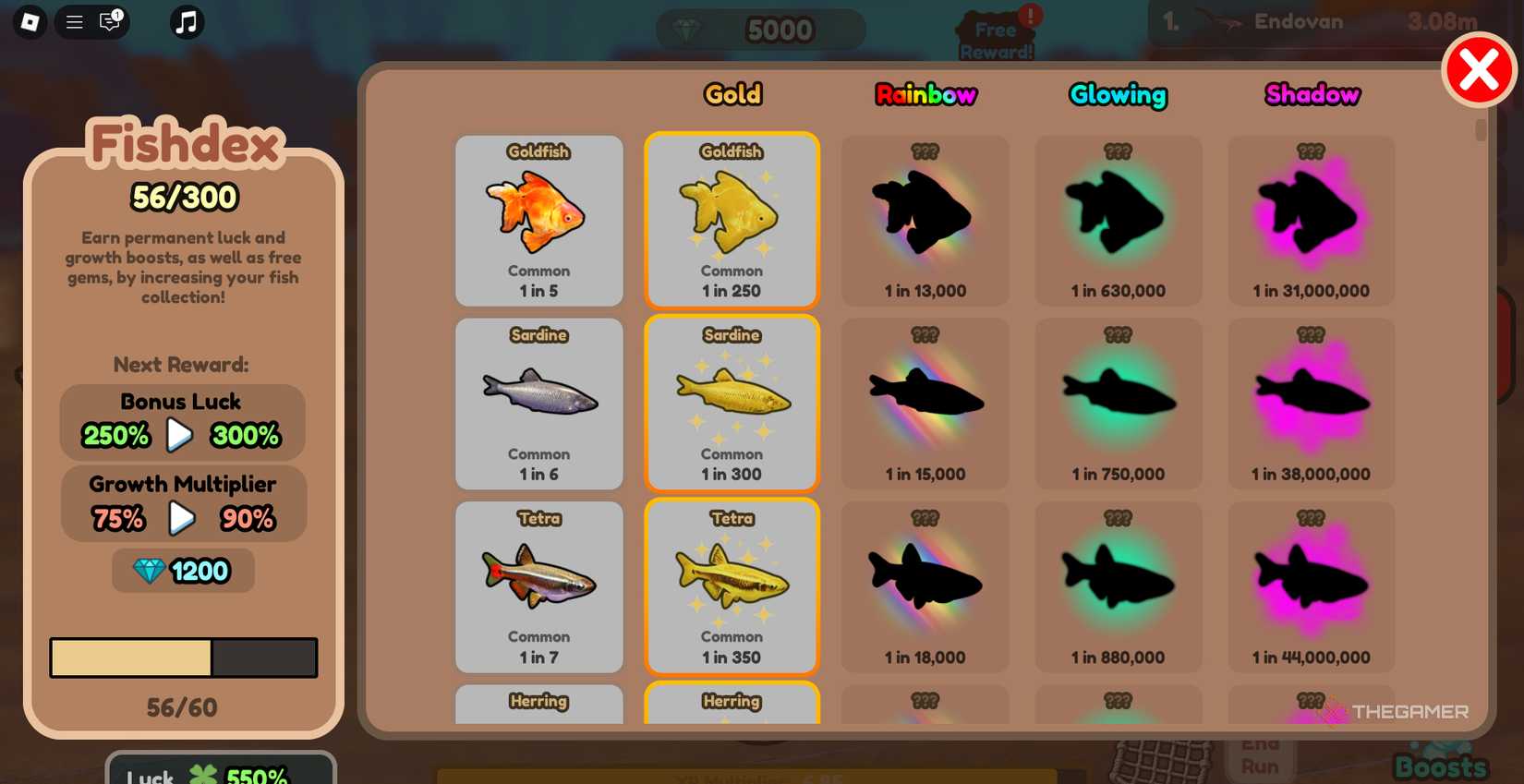Select the Gold column header

732,93
